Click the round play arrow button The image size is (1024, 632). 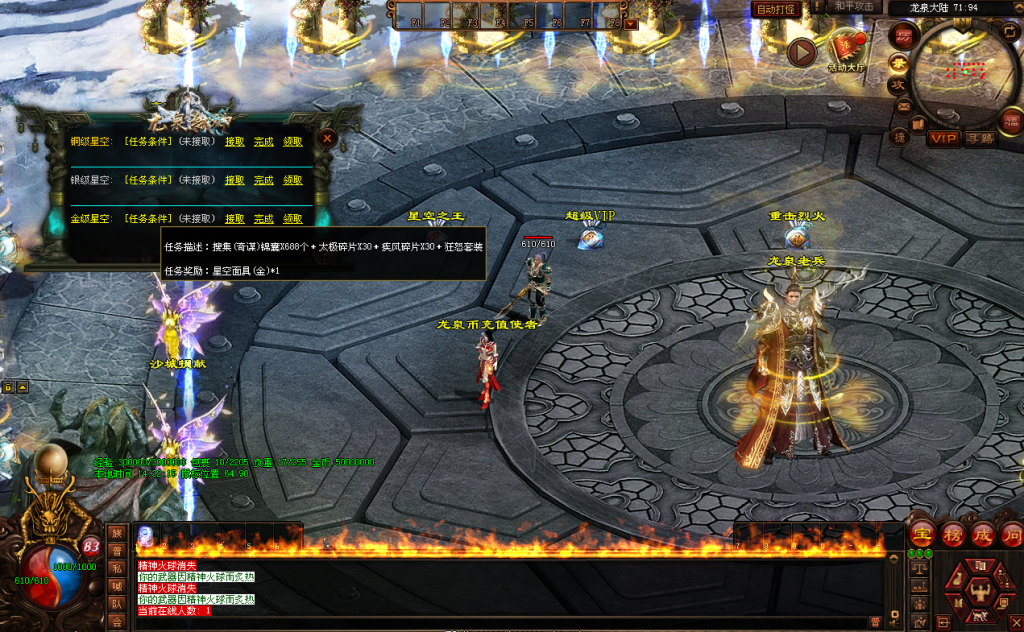tap(801, 52)
